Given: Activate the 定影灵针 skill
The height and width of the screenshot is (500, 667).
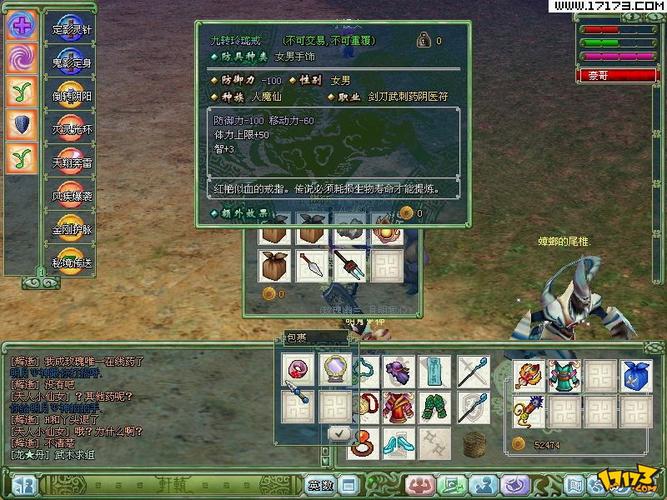Looking at the screenshot, I should click(71, 28).
